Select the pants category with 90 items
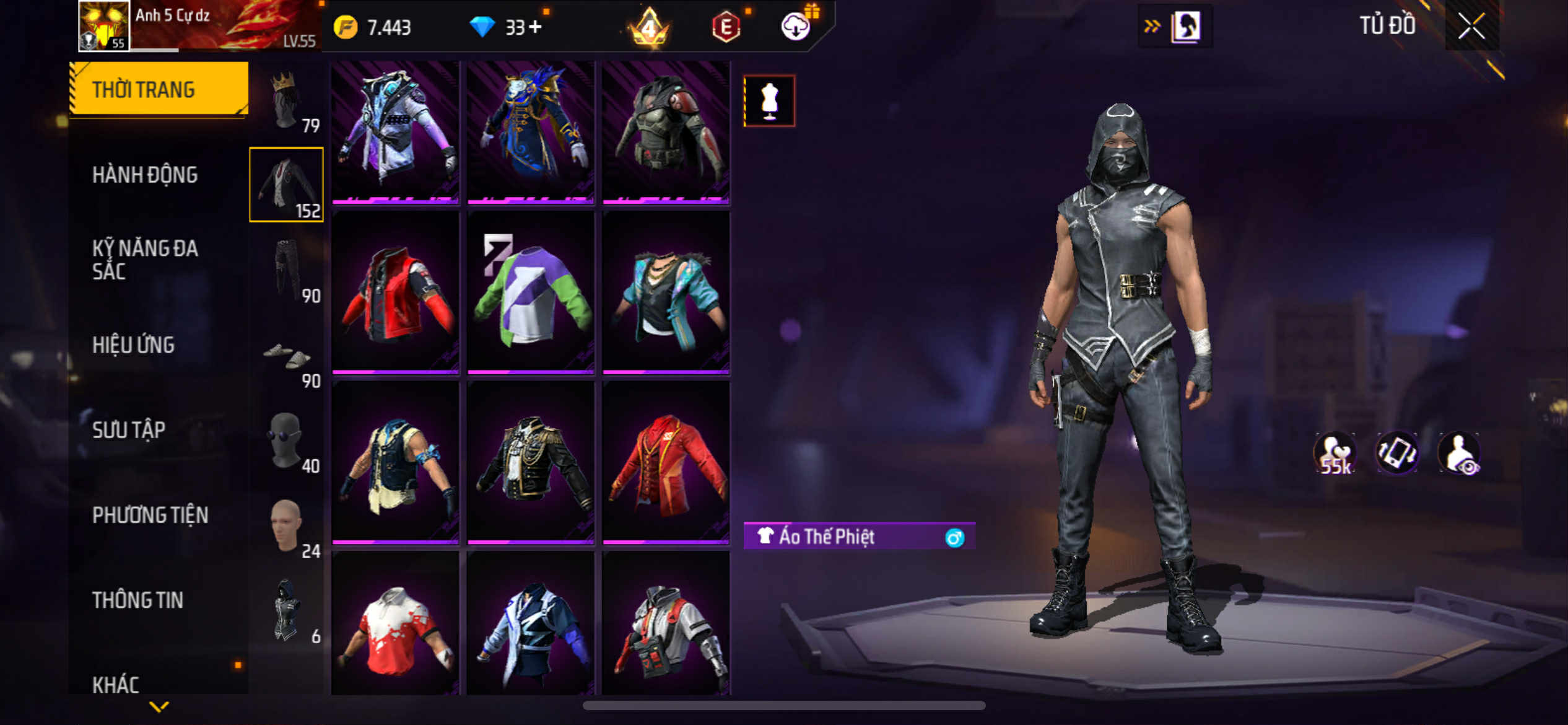Screen dimensions: 1568x725 287,270
